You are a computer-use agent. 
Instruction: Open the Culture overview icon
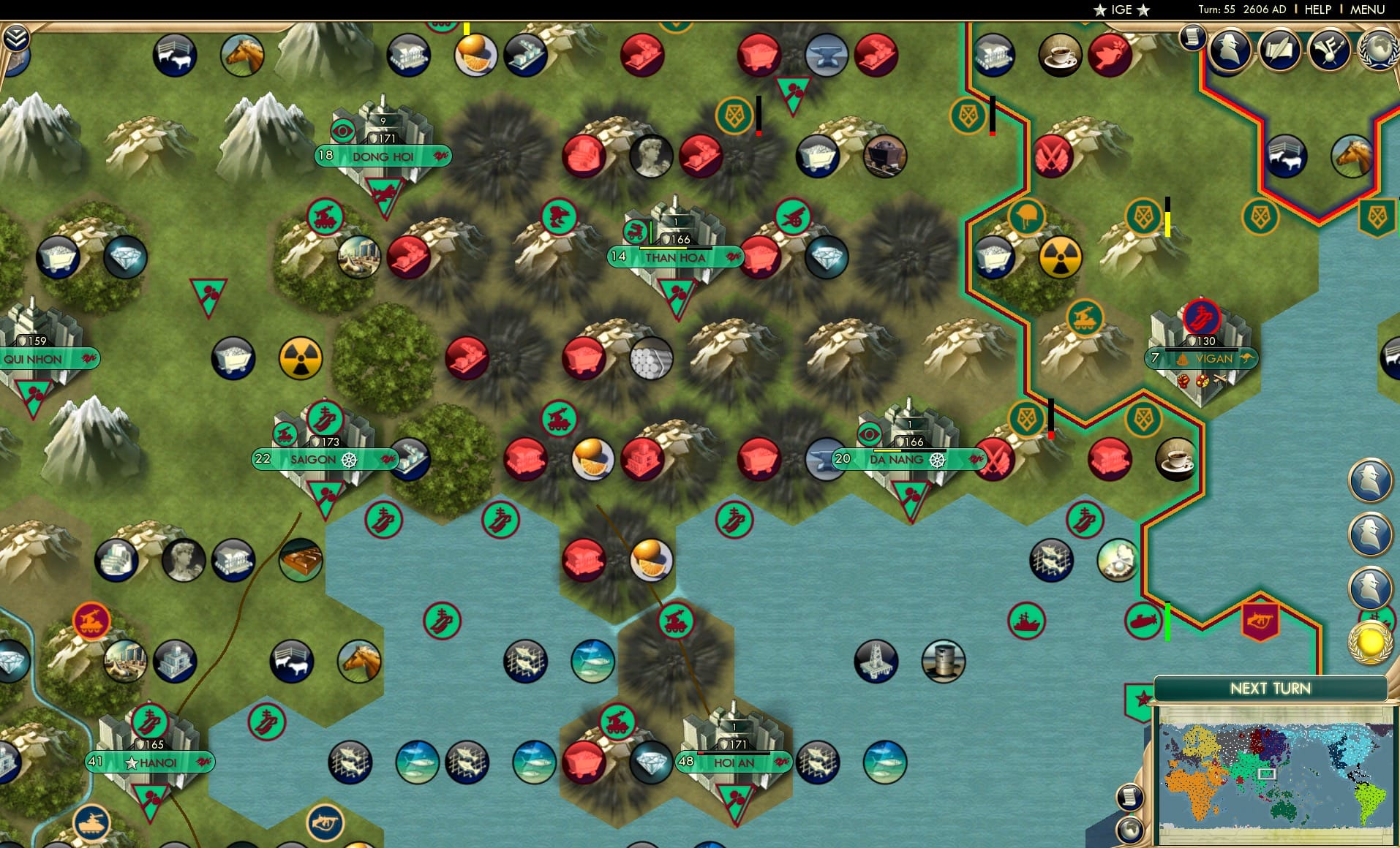[1328, 50]
